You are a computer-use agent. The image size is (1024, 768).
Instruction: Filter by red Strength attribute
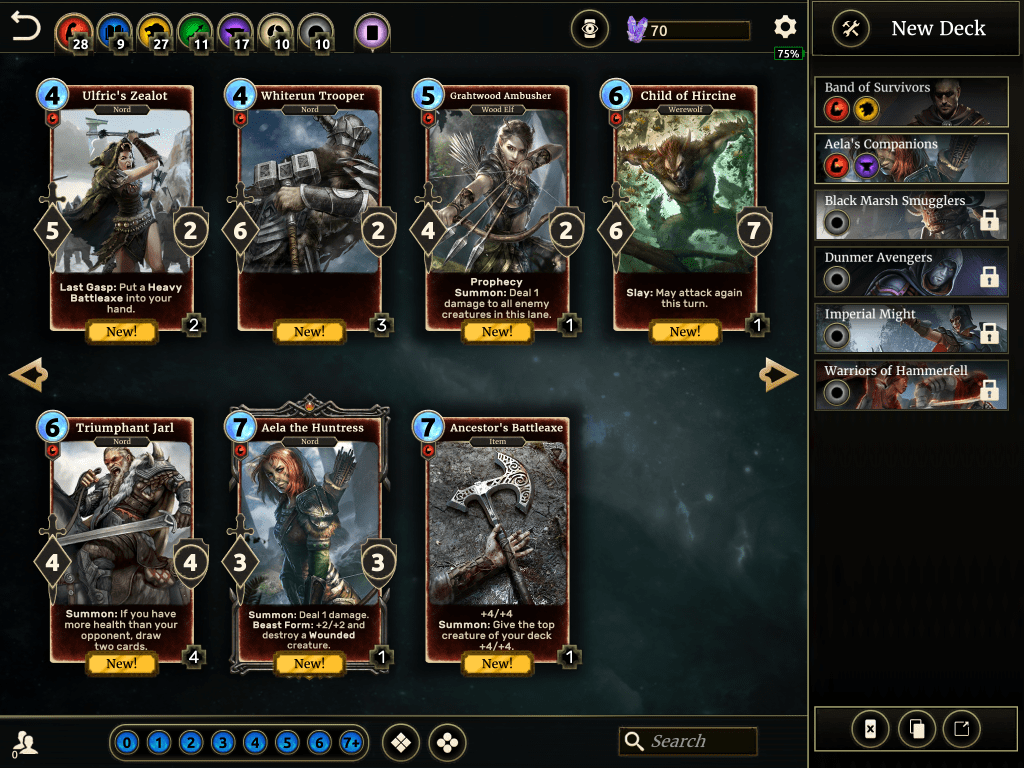click(72, 32)
